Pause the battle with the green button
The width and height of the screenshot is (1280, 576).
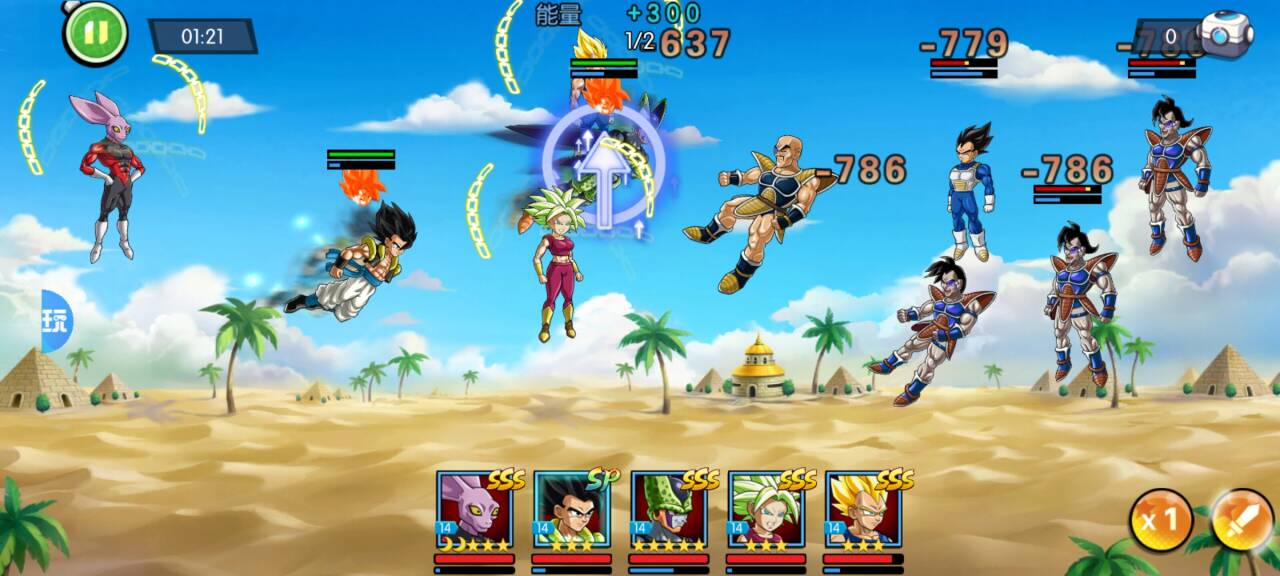click(95, 33)
